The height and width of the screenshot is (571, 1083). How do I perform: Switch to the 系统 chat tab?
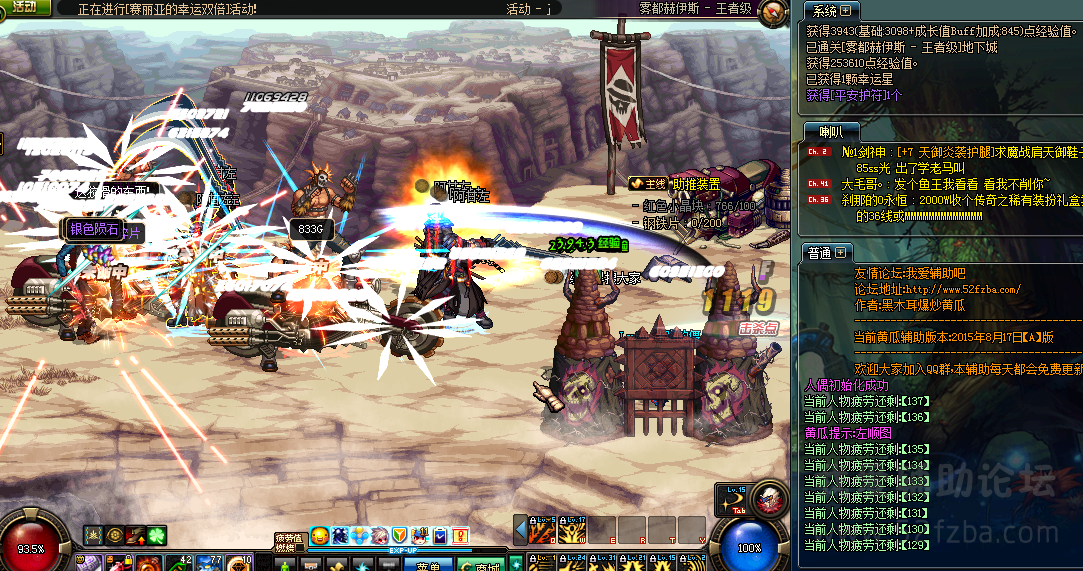(x=824, y=11)
